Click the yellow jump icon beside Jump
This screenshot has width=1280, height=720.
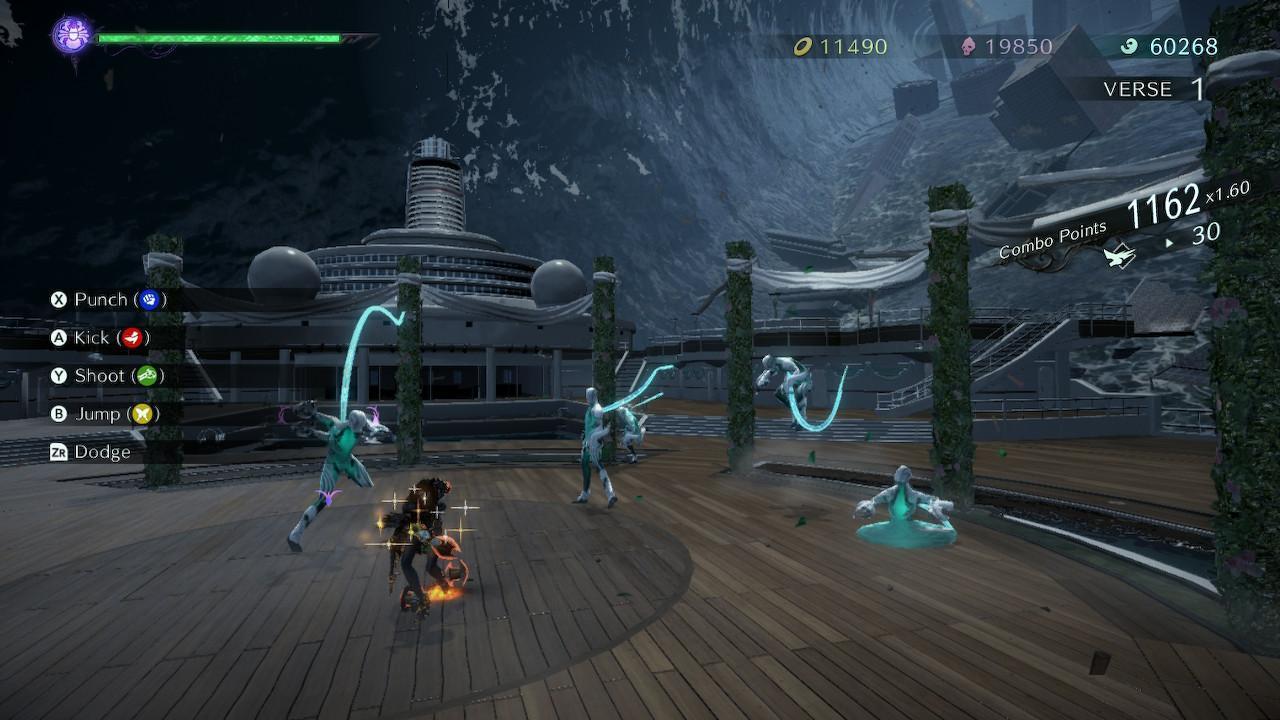[144, 414]
